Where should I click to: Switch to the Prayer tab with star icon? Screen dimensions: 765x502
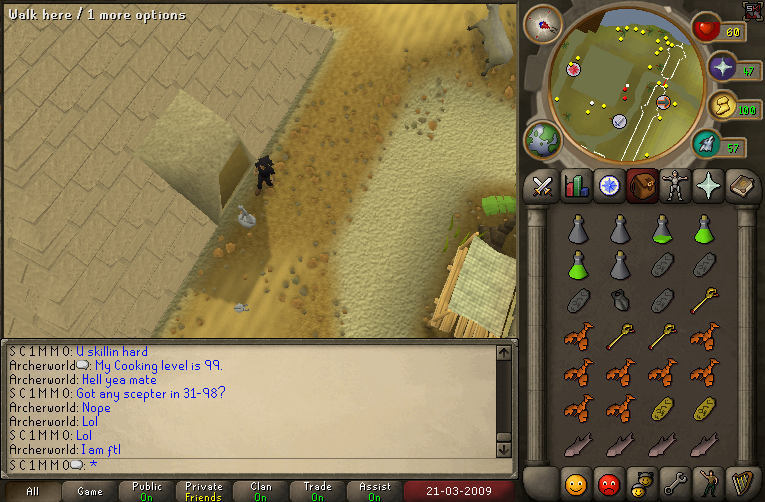[711, 186]
